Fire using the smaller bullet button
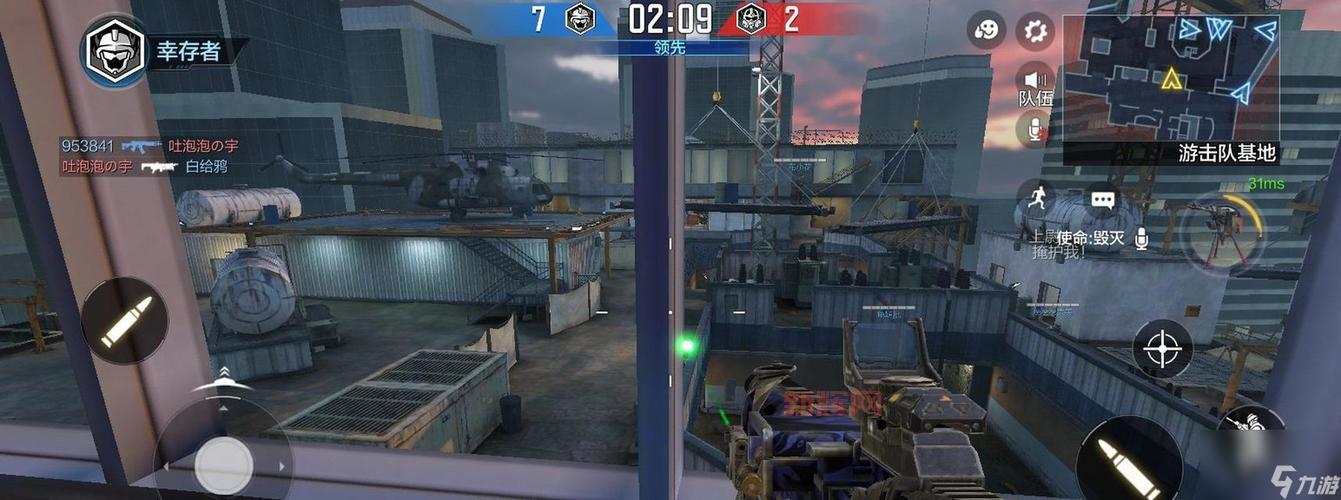 pyautogui.click(x=124, y=320)
